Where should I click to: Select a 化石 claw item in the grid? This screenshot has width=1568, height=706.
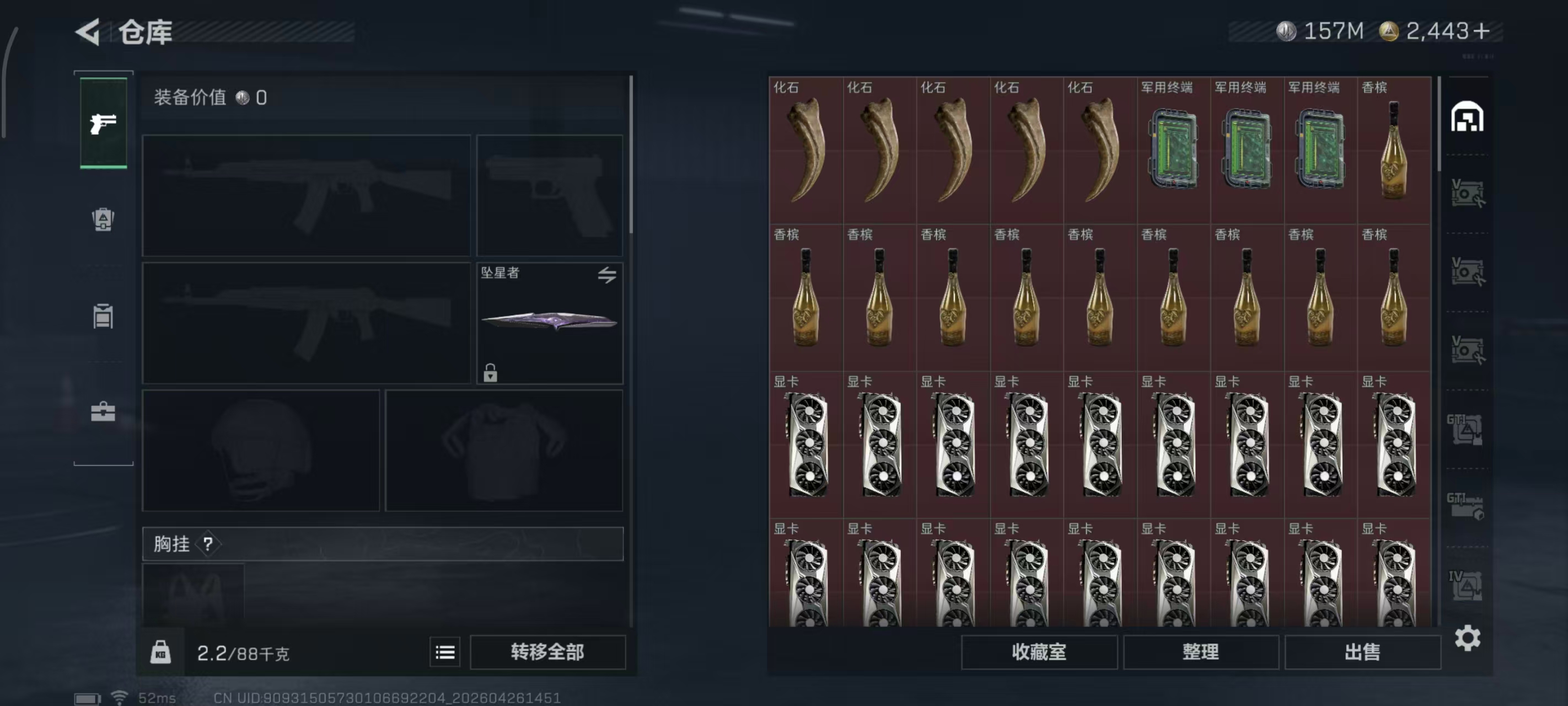(807, 149)
